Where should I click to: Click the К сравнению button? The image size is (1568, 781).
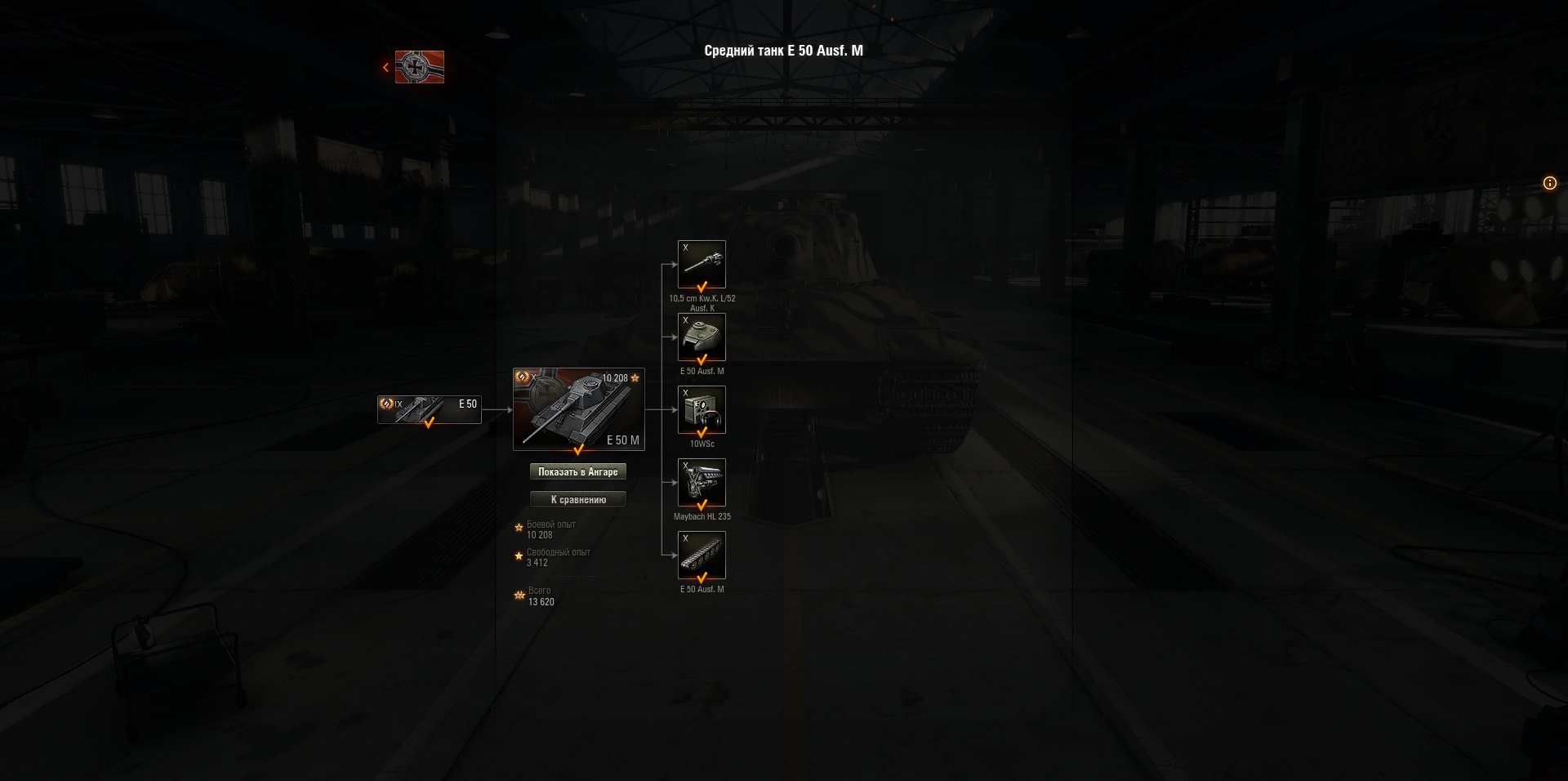pos(578,499)
